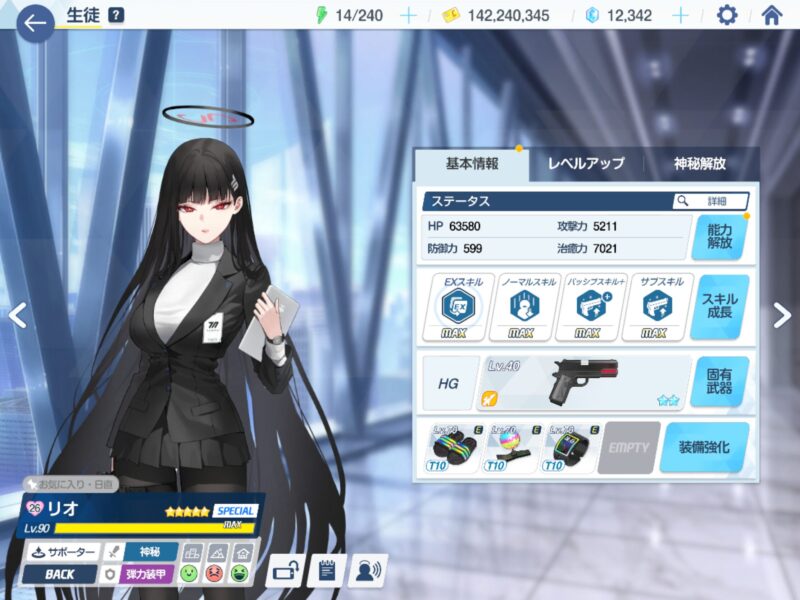Open the settings gear menu
This screenshot has height=600, width=800.
(x=727, y=15)
